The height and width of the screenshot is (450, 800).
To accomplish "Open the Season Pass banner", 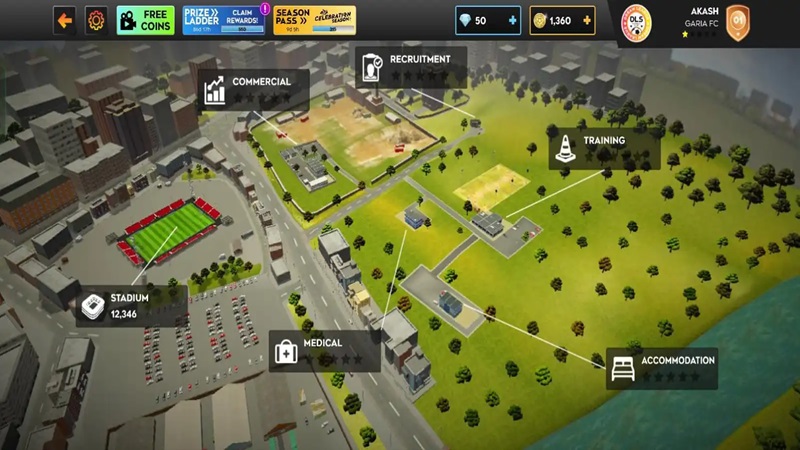I will (x=314, y=20).
